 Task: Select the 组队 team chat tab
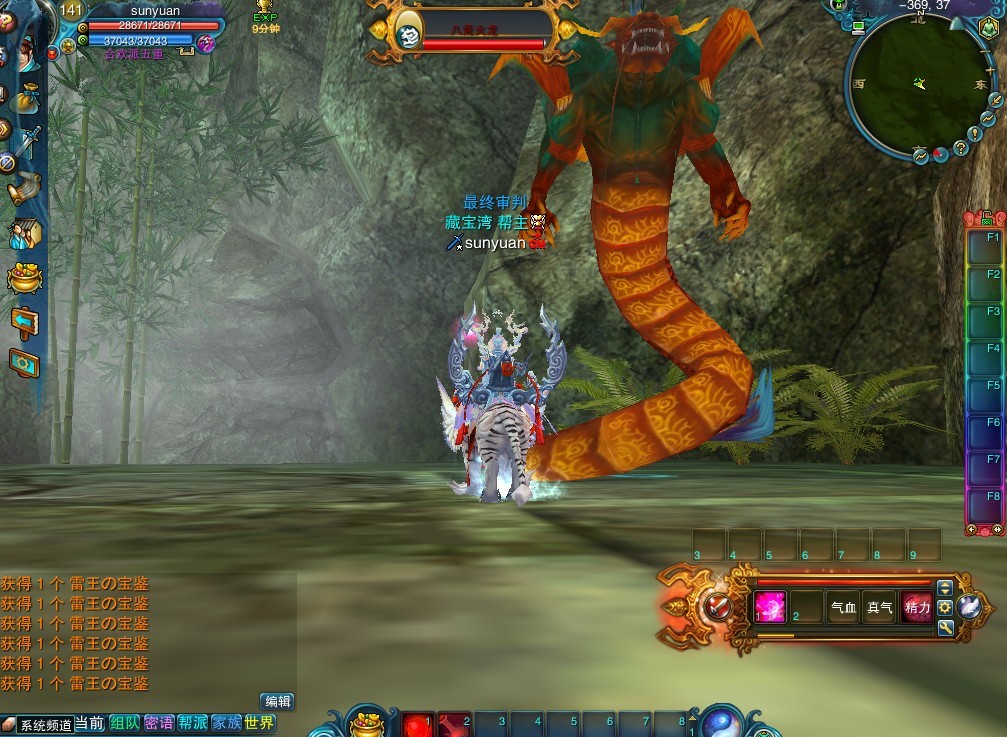point(125,723)
